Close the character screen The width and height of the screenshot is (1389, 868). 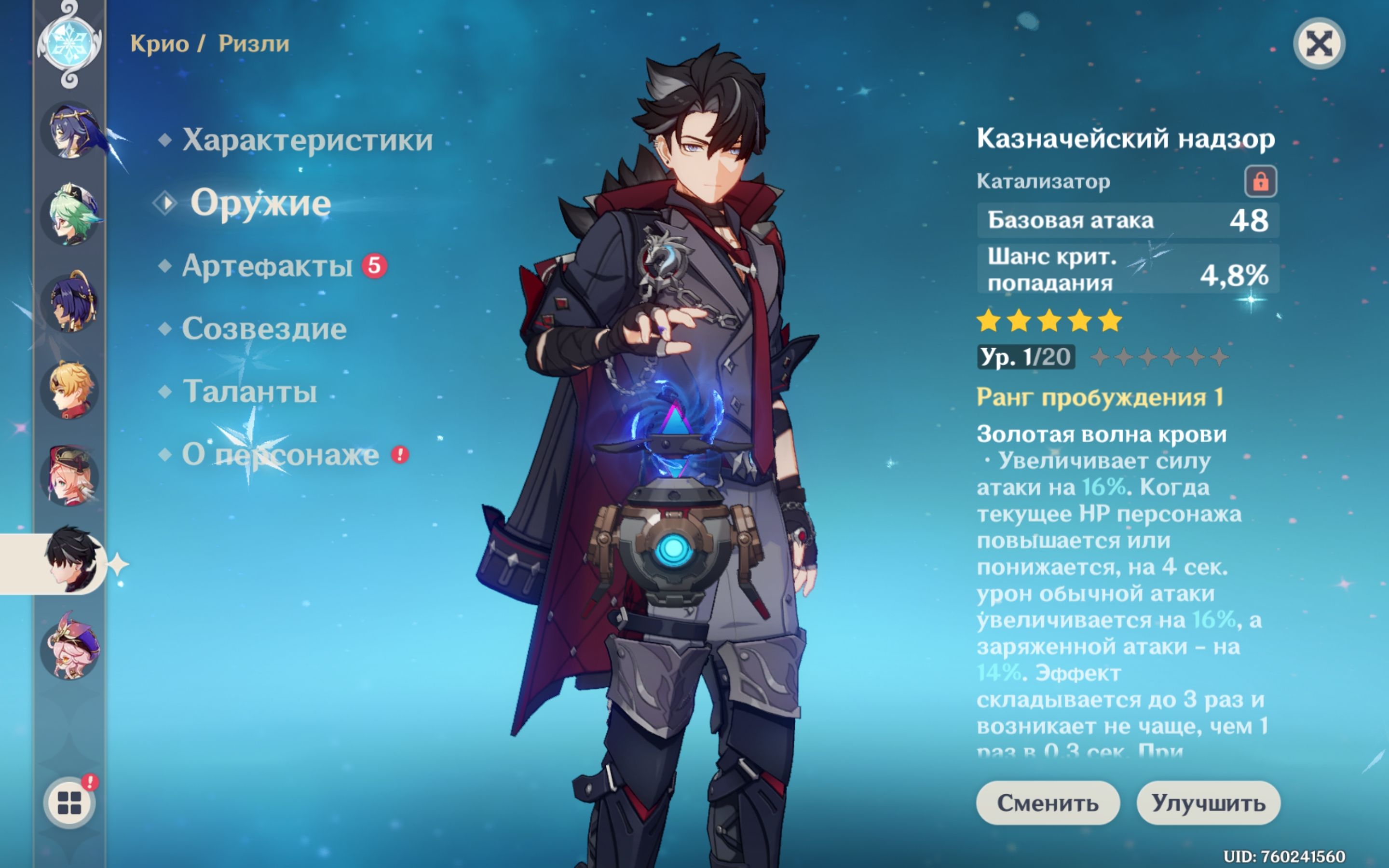coord(1319,44)
